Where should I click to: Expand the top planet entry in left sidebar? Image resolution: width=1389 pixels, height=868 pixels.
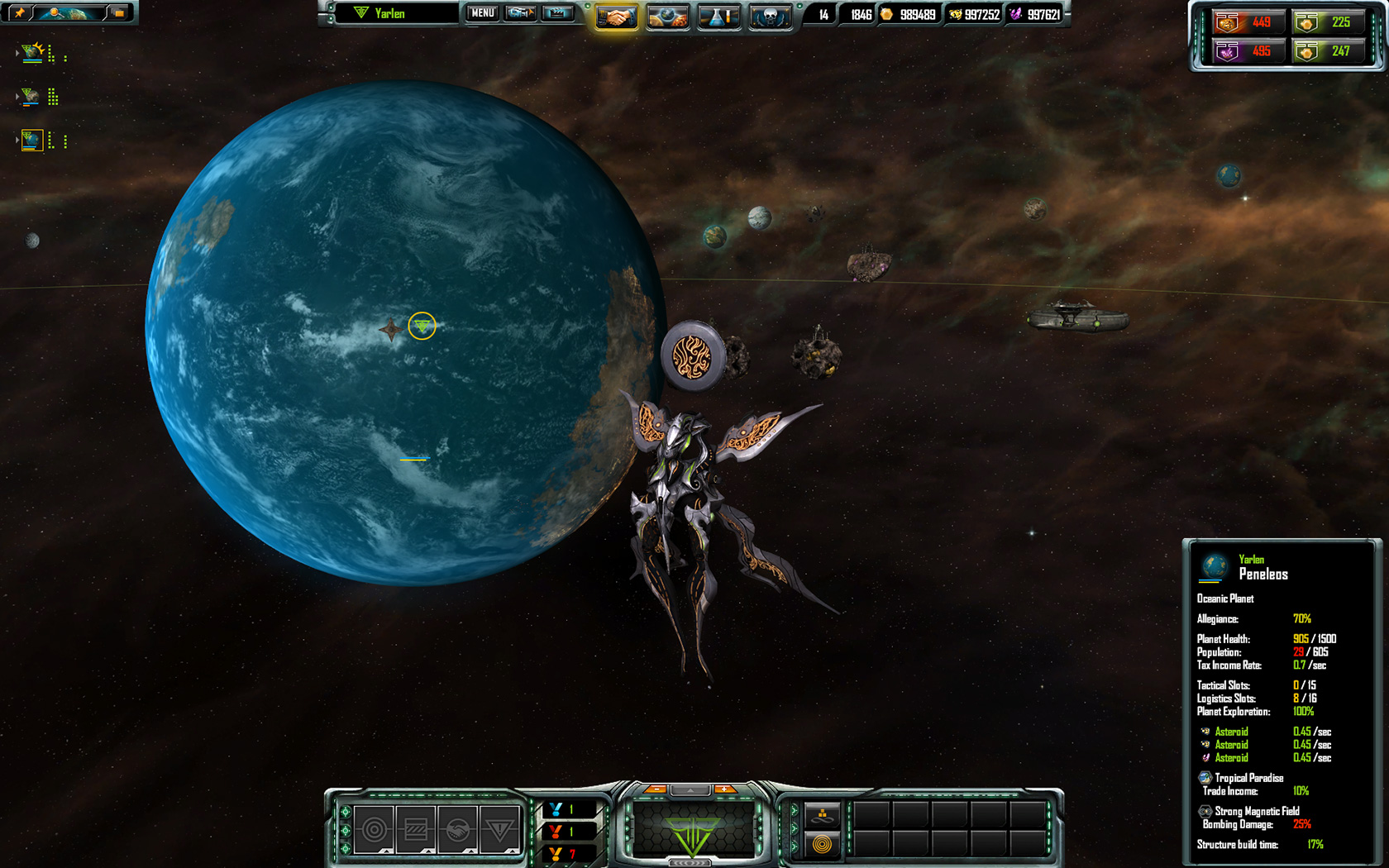tap(17, 52)
